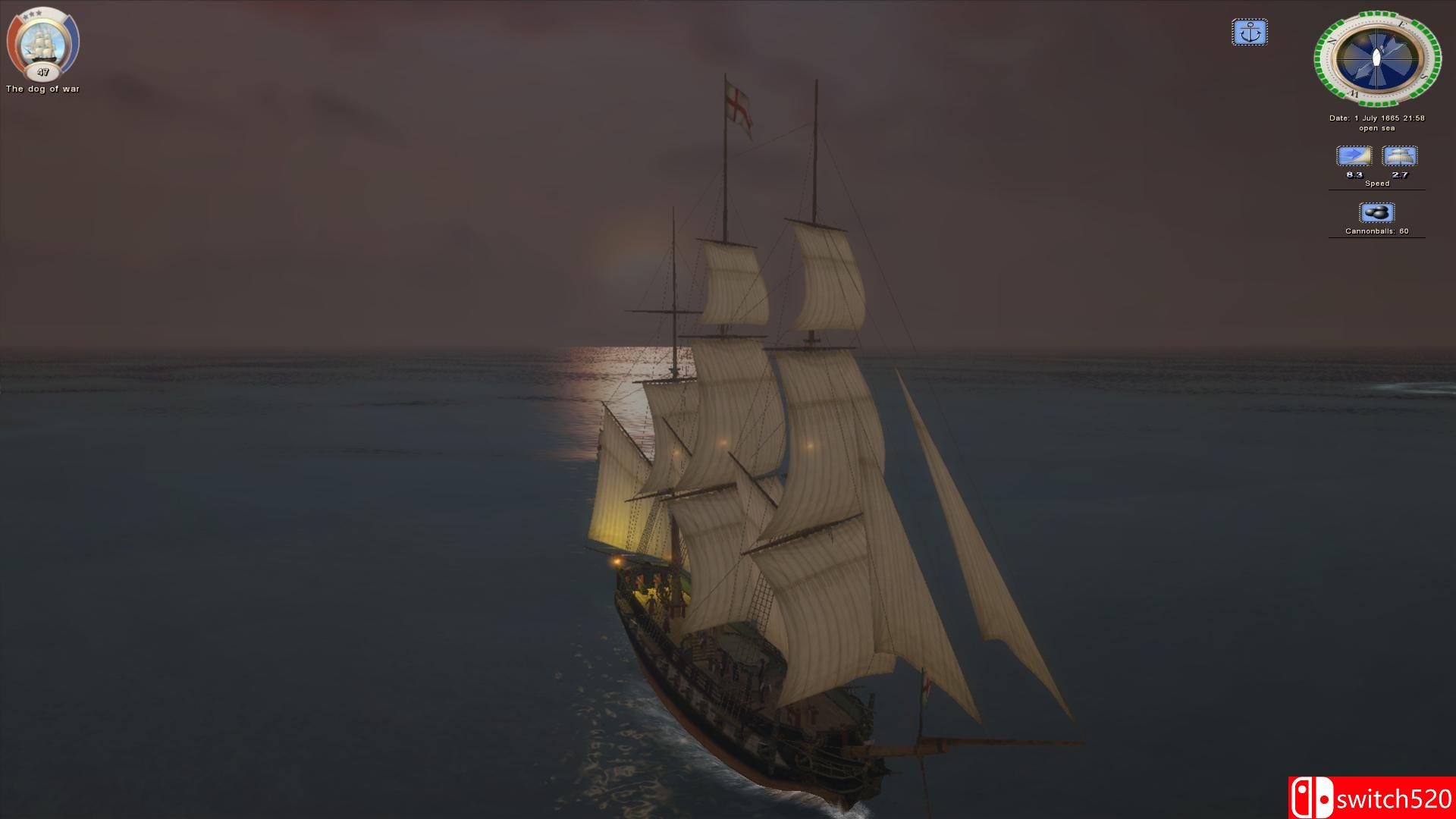Open the cannonballs ammunition icon
This screenshot has height=819, width=1456.
[x=1377, y=212]
